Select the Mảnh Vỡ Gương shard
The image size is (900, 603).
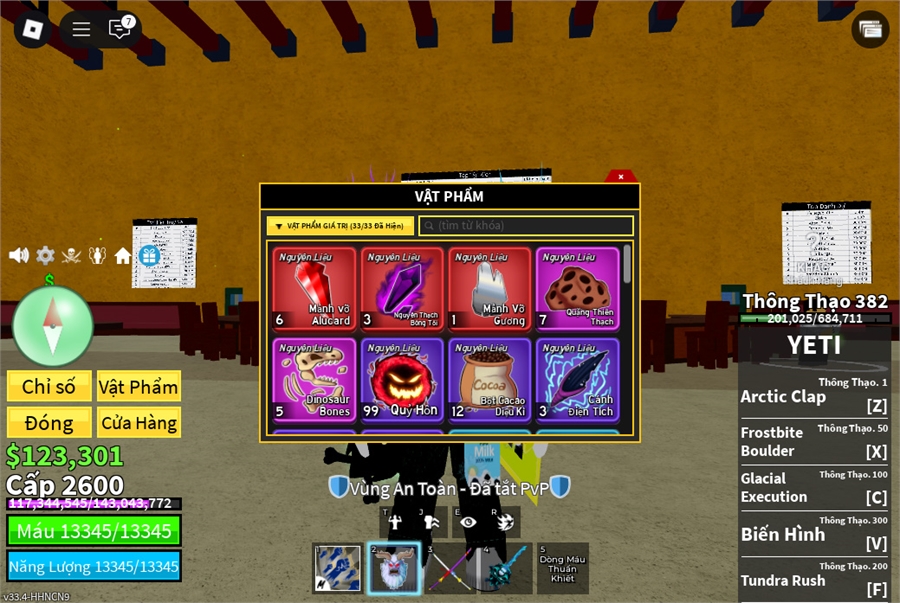click(490, 289)
